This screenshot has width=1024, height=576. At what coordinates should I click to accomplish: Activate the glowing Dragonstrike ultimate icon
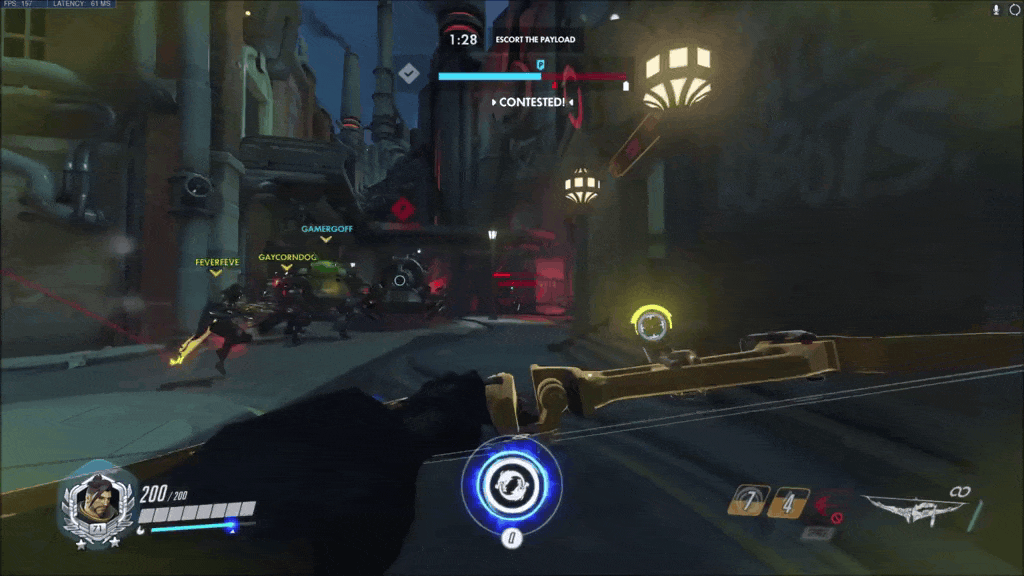click(511, 484)
